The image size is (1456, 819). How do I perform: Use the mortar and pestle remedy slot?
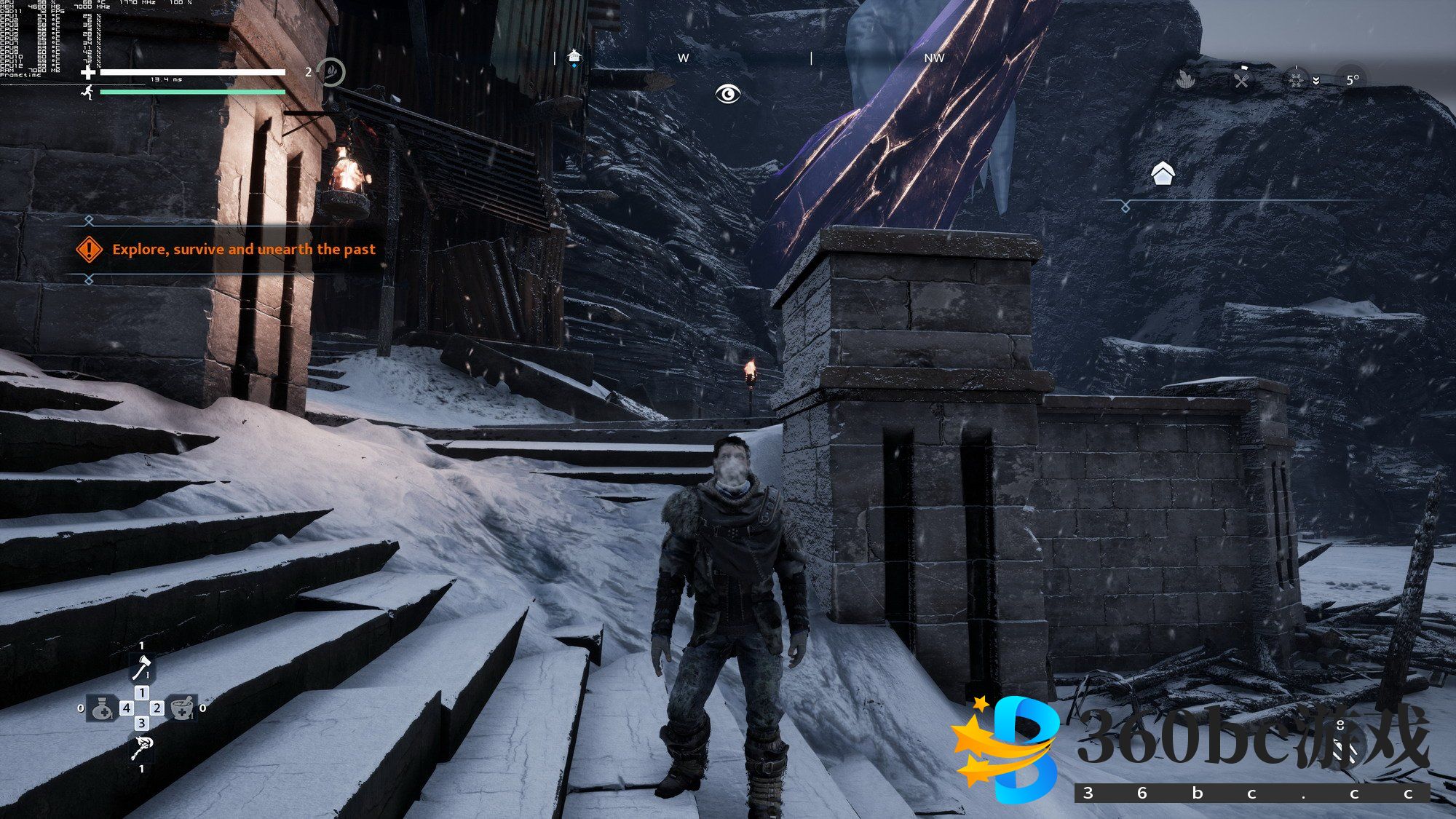pyautogui.click(x=182, y=708)
